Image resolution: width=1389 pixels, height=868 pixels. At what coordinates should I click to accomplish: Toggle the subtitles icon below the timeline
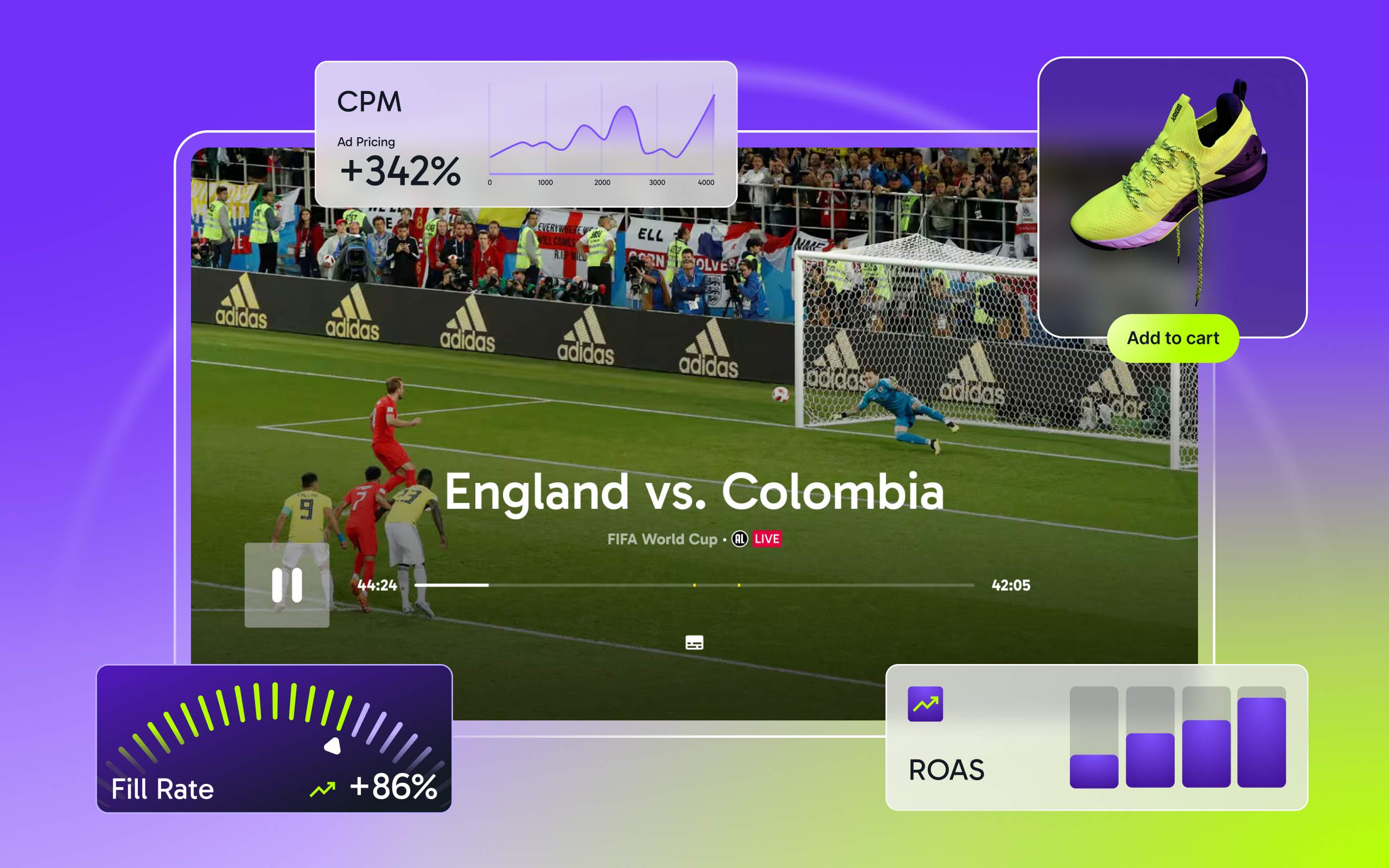[x=694, y=642]
